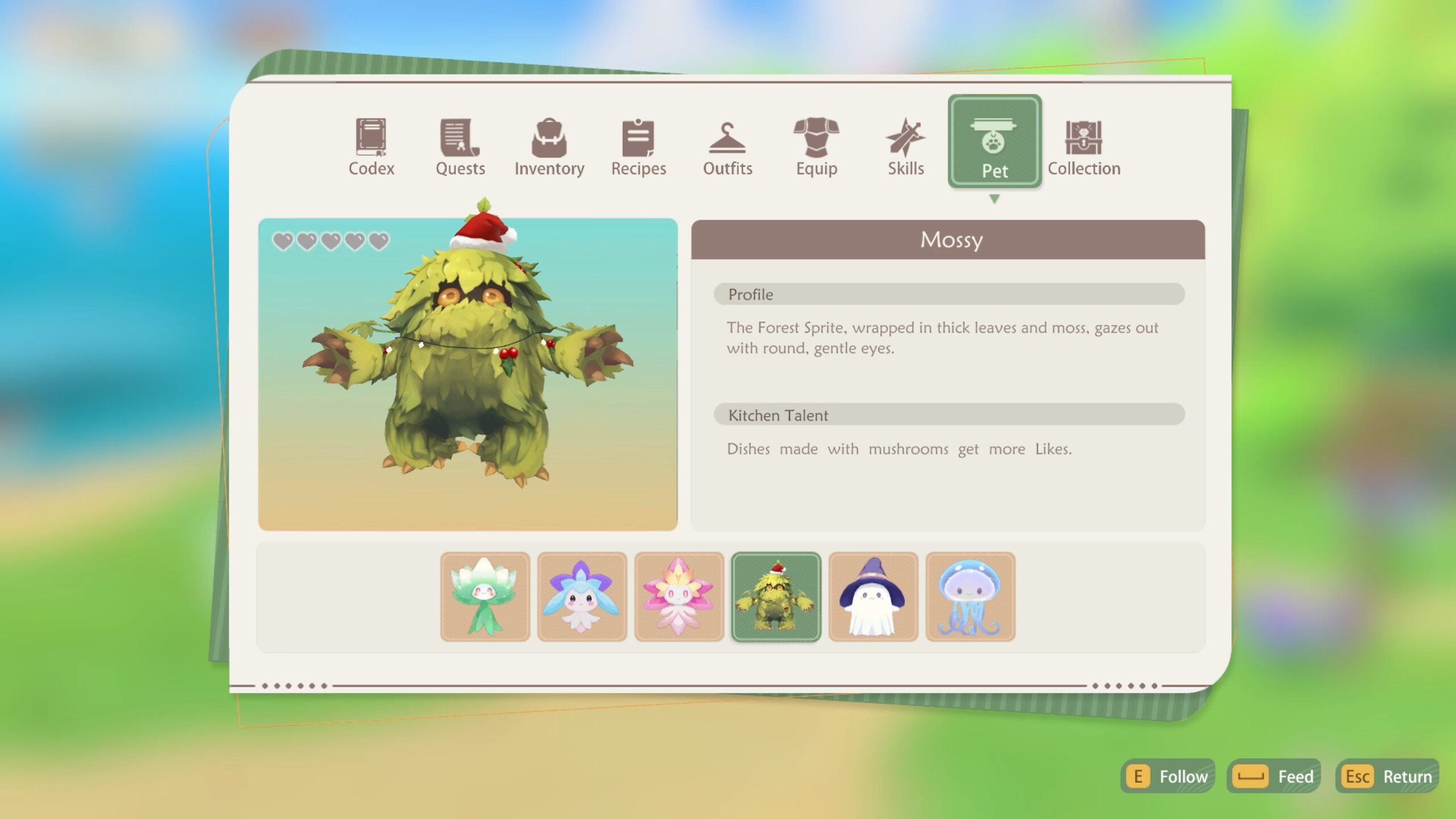
Task: Select the Recipes tab label
Action: click(x=638, y=168)
